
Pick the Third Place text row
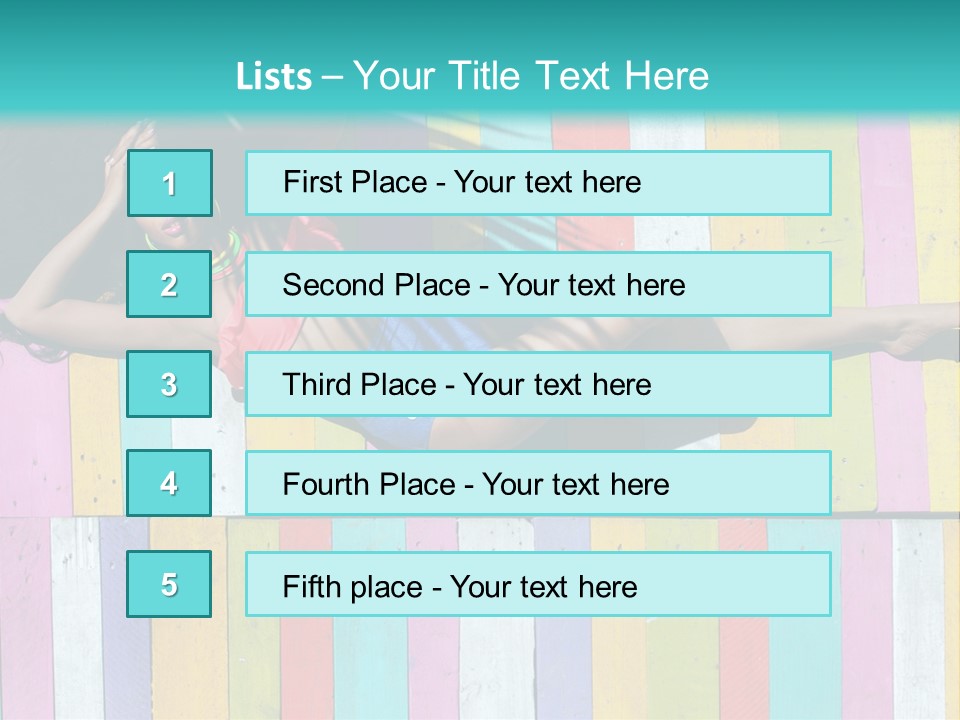click(538, 384)
